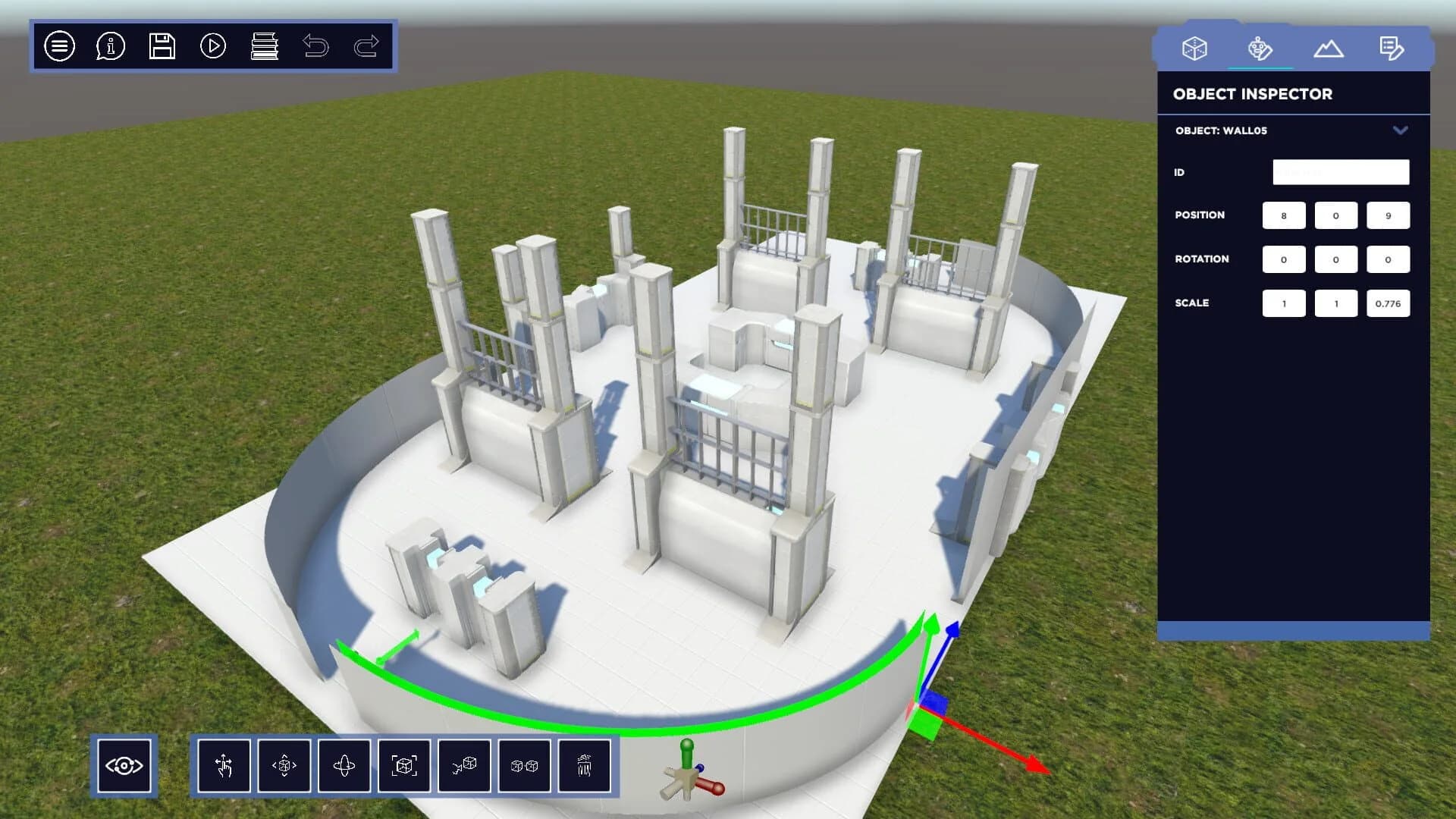Click the trash icon to delete the object
Image resolution: width=1456 pixels, height=819 pixels.
(584, 766)
